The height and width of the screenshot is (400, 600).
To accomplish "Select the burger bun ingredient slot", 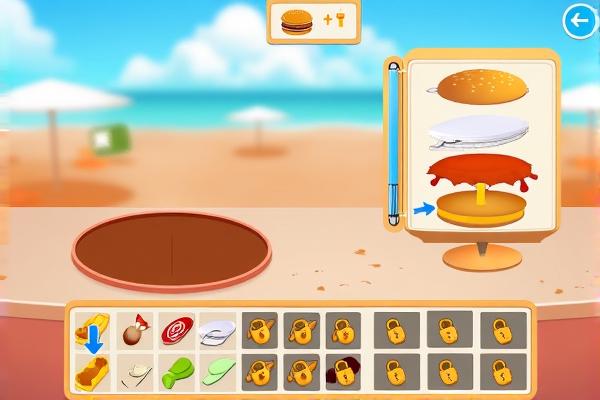I will click(92, 374).
